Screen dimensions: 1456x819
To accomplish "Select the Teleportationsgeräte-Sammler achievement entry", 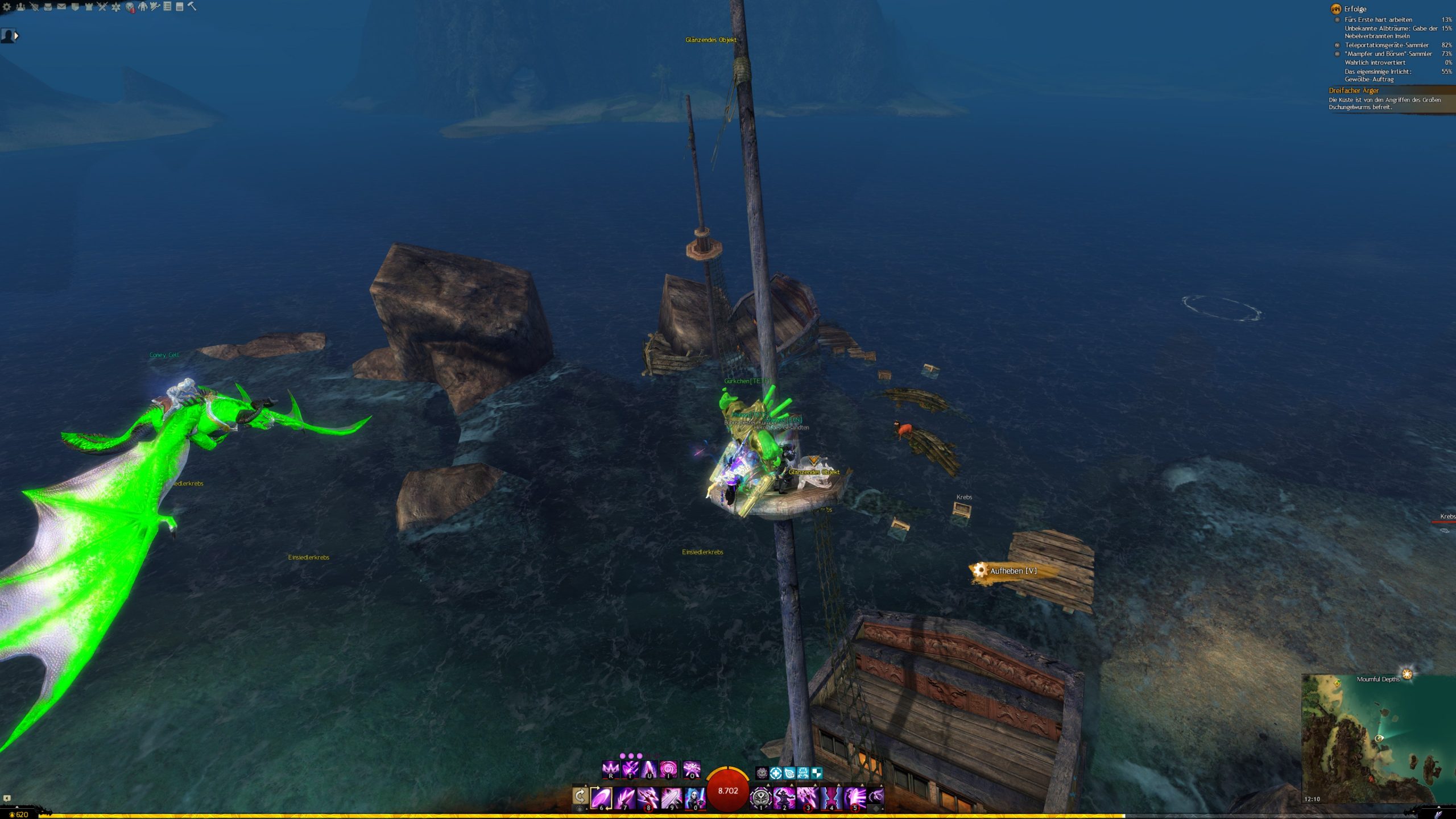I will click(1386, 45).
